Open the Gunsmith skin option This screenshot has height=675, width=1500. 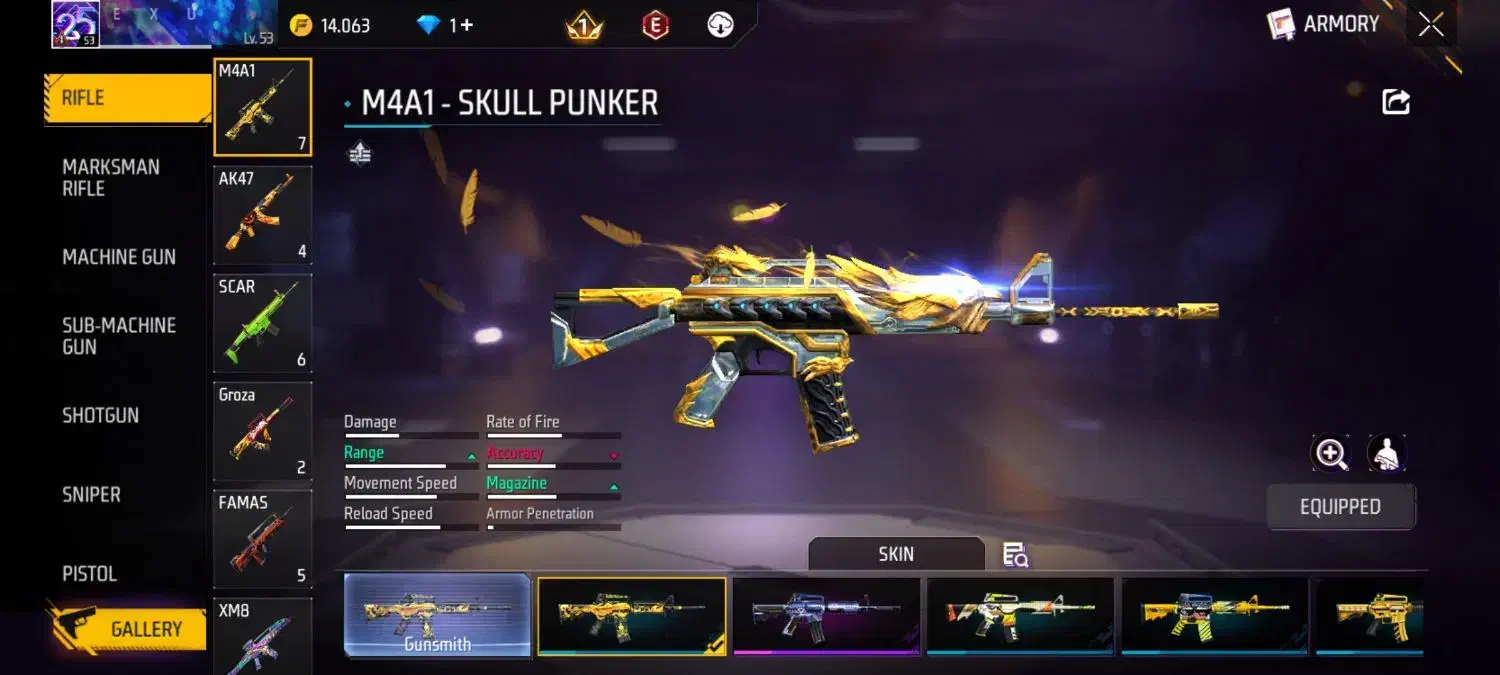pos(437,616)
